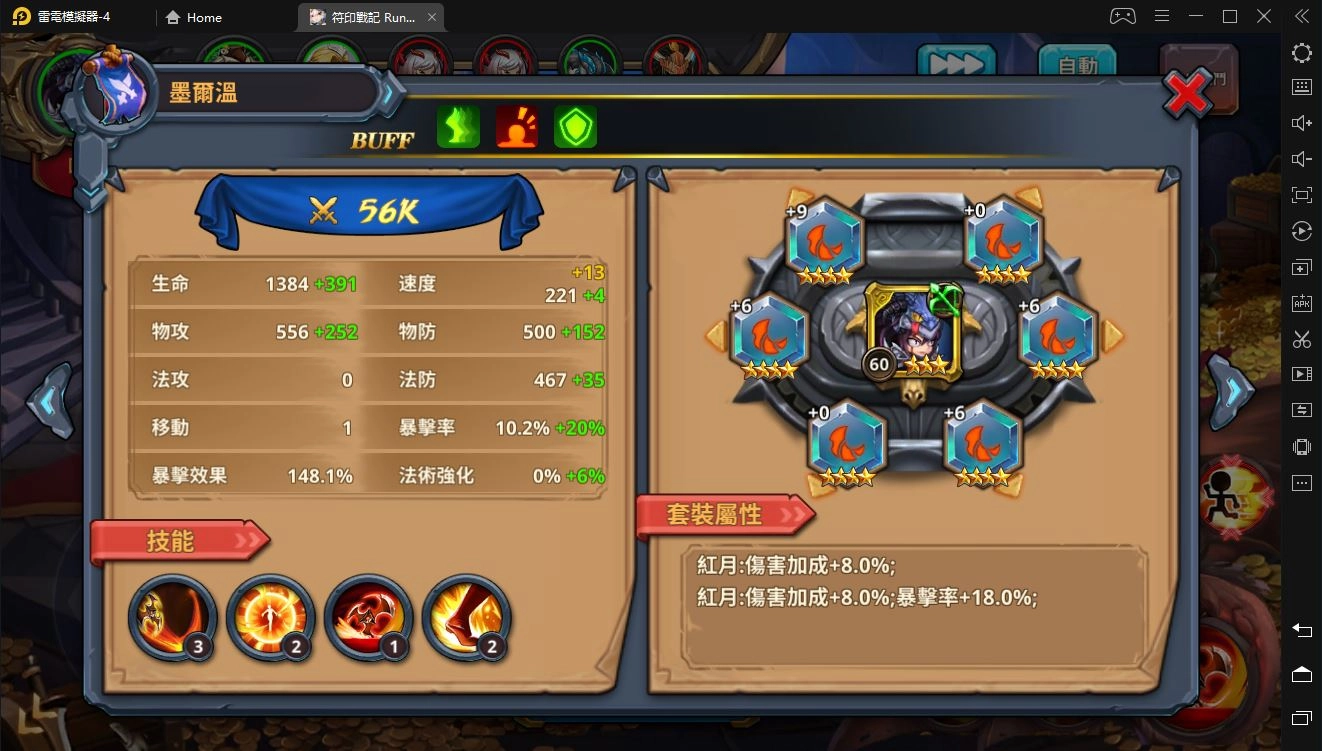1322x751 pixels.
Task: Click the green wind BUFF icon
Action: click(x=458, y=127)
